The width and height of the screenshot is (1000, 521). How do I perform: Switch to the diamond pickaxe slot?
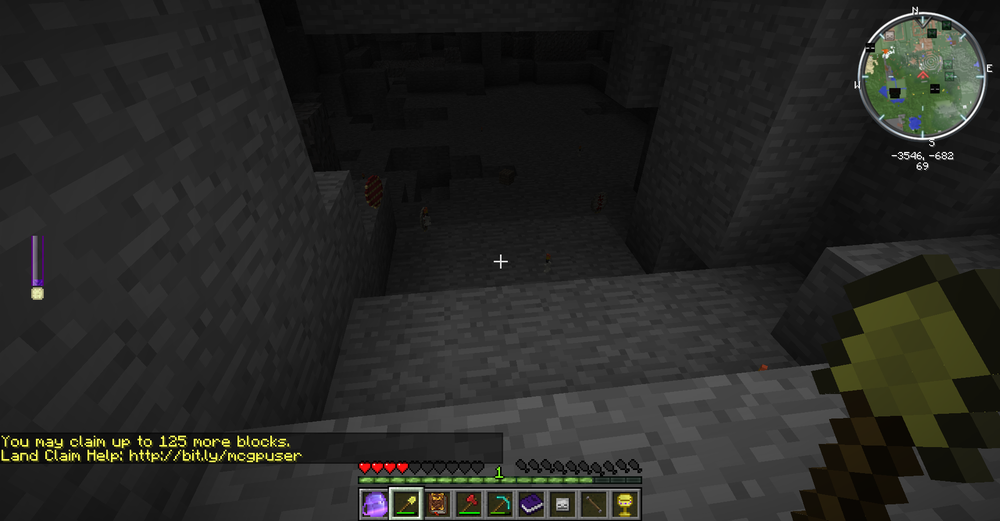tap(498, 503)
